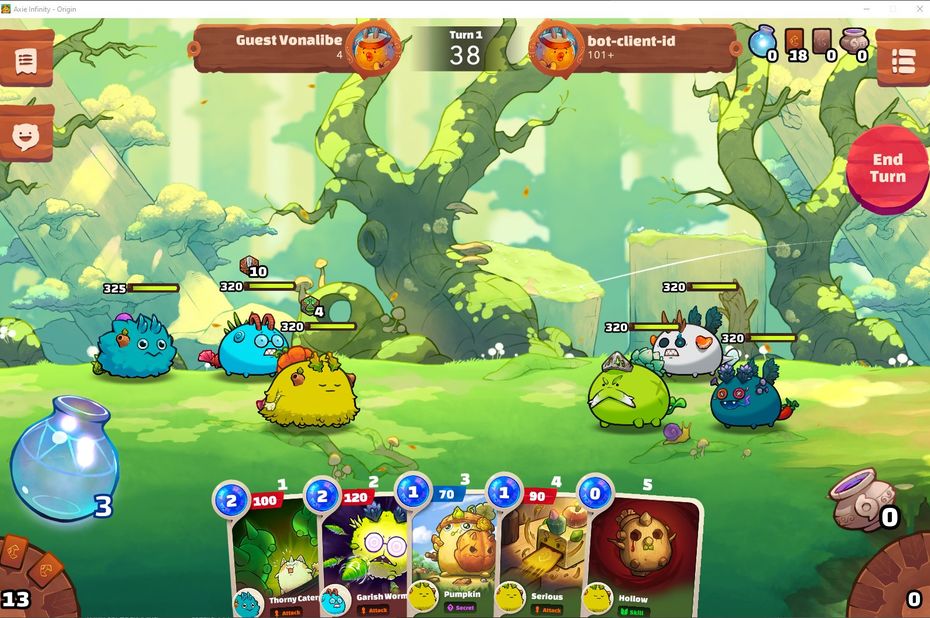Open the opponent's discard pile in the corner
Screen dimensions: 930x618
tap(900, 585)
